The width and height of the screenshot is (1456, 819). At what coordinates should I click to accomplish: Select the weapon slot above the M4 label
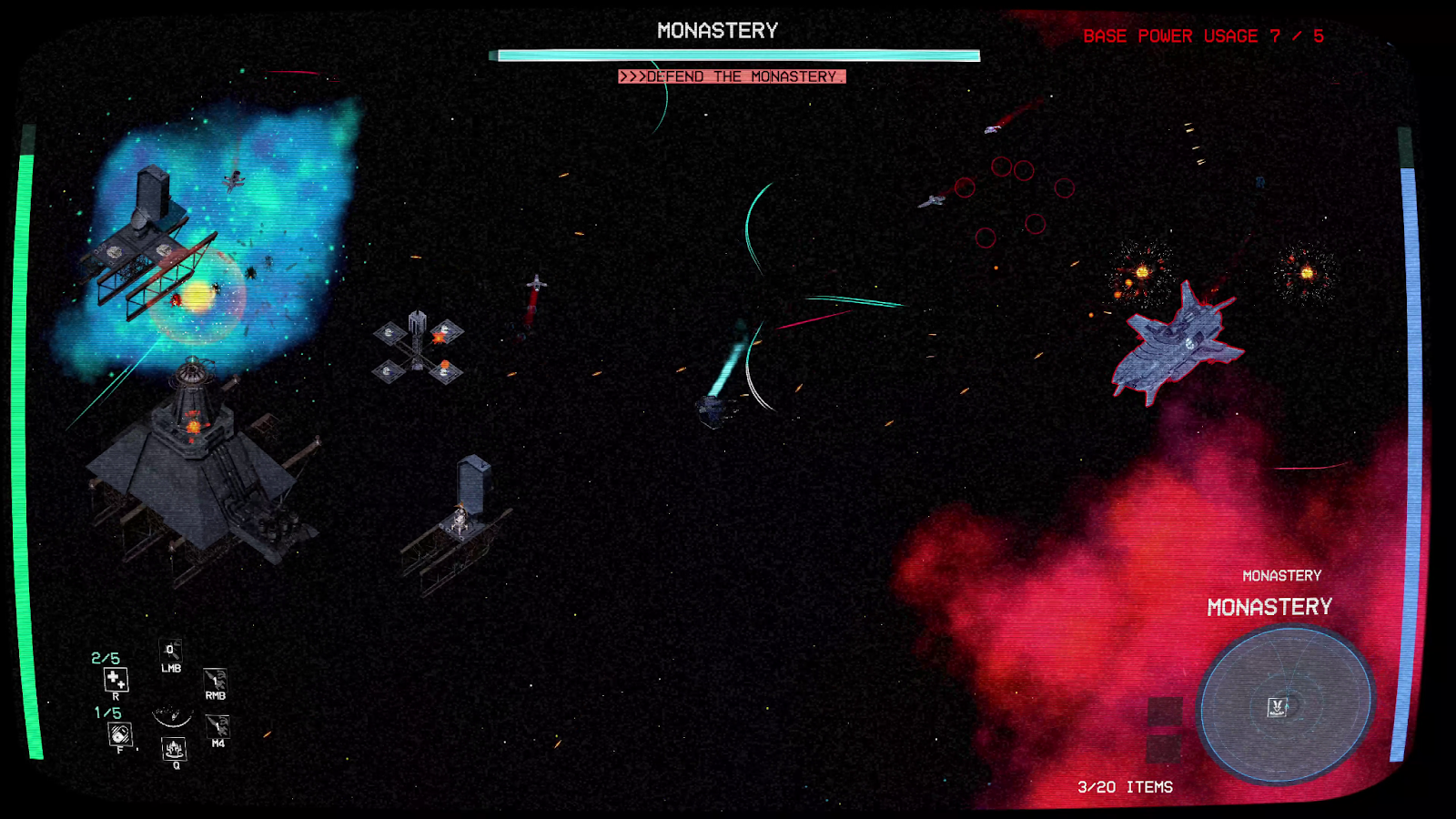pos(217,725)
